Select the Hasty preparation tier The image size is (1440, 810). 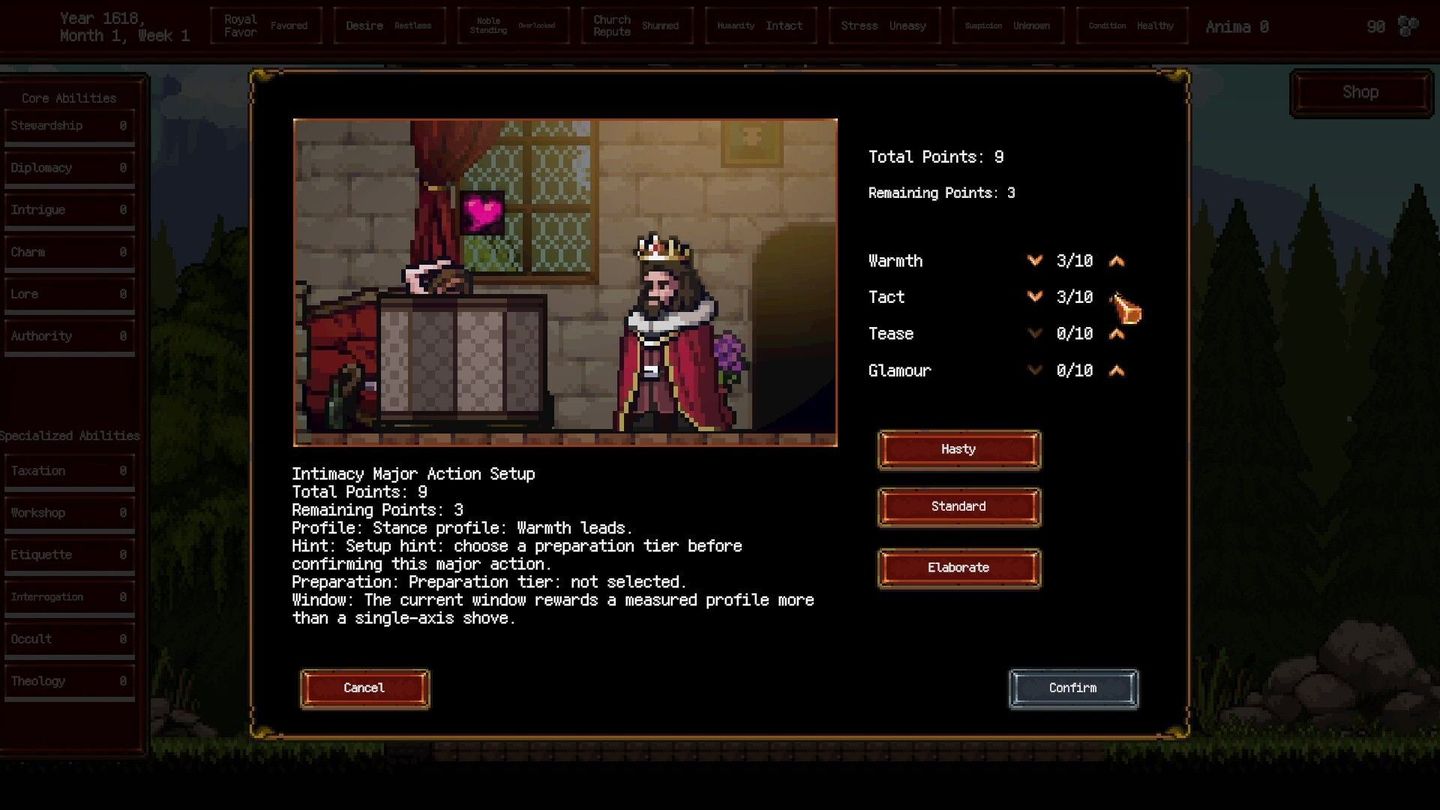pos(958,449)
